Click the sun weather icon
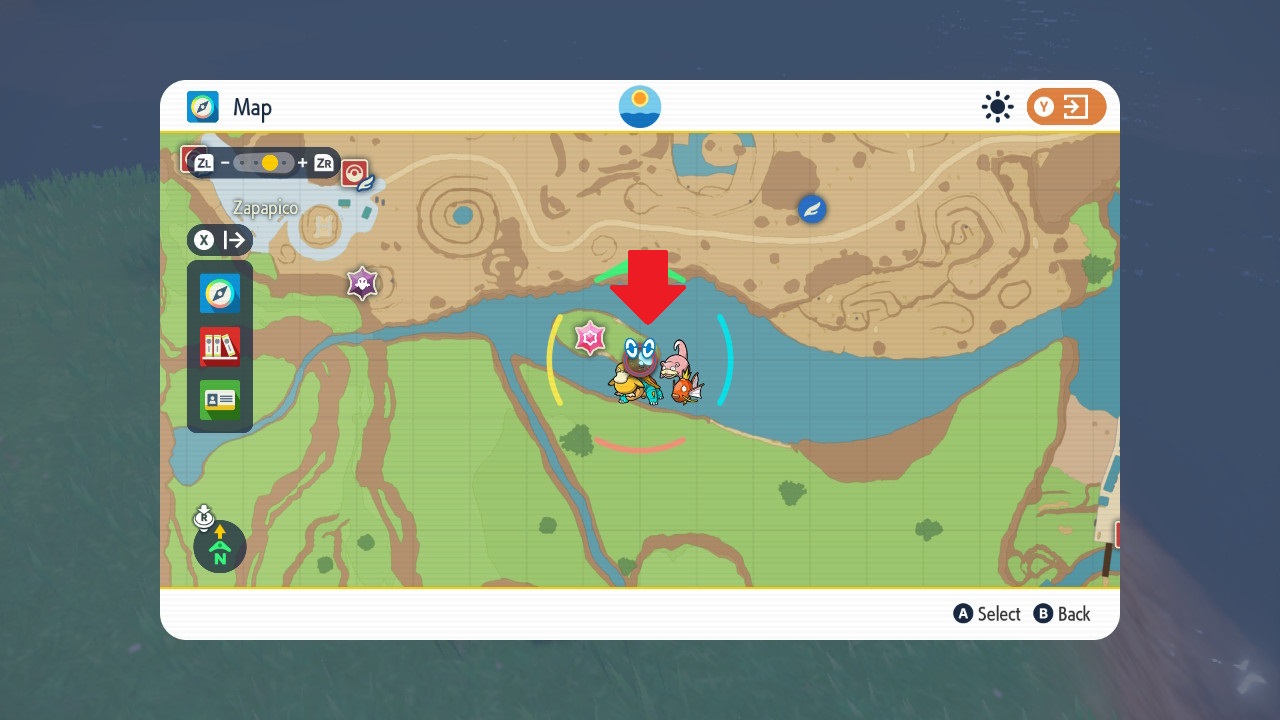 pos(997,107)
